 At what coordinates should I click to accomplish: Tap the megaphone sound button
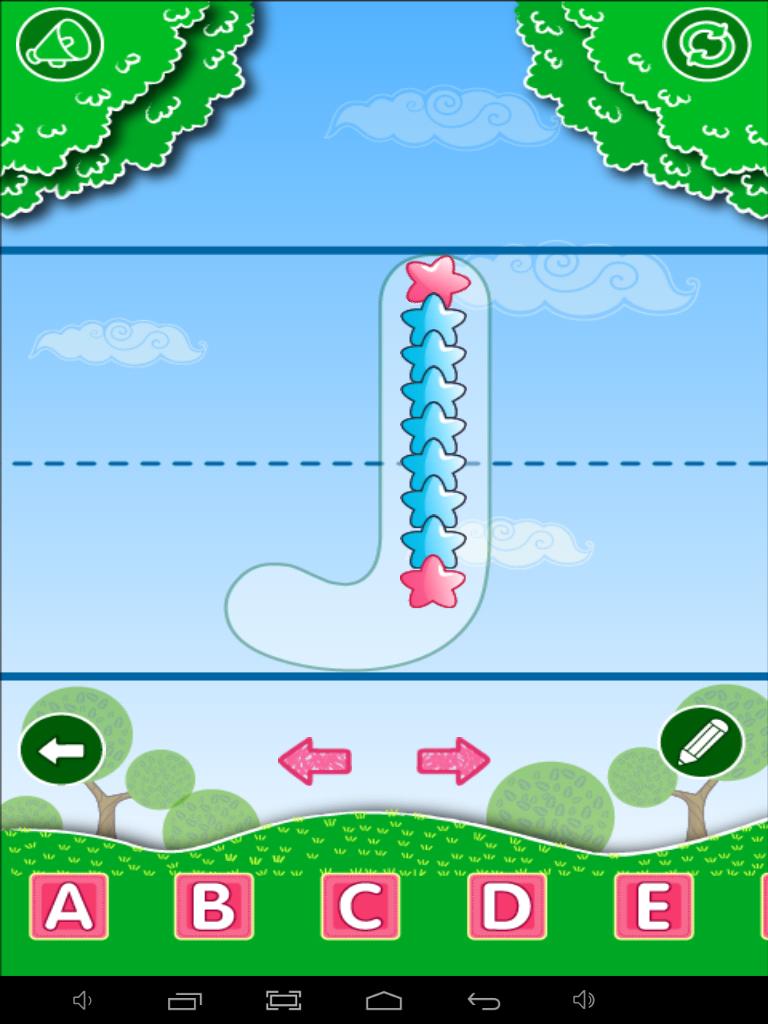[x=61, y=45]
